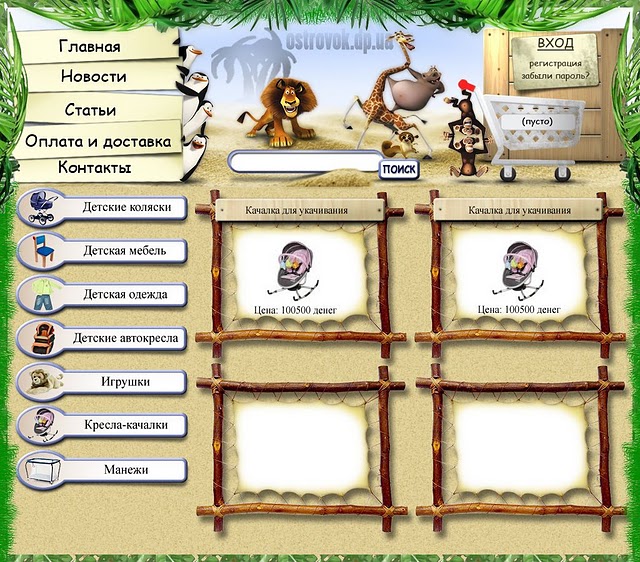
Task: Select the Манежи category
Action: pyautogui.click(x=125, y=468)
